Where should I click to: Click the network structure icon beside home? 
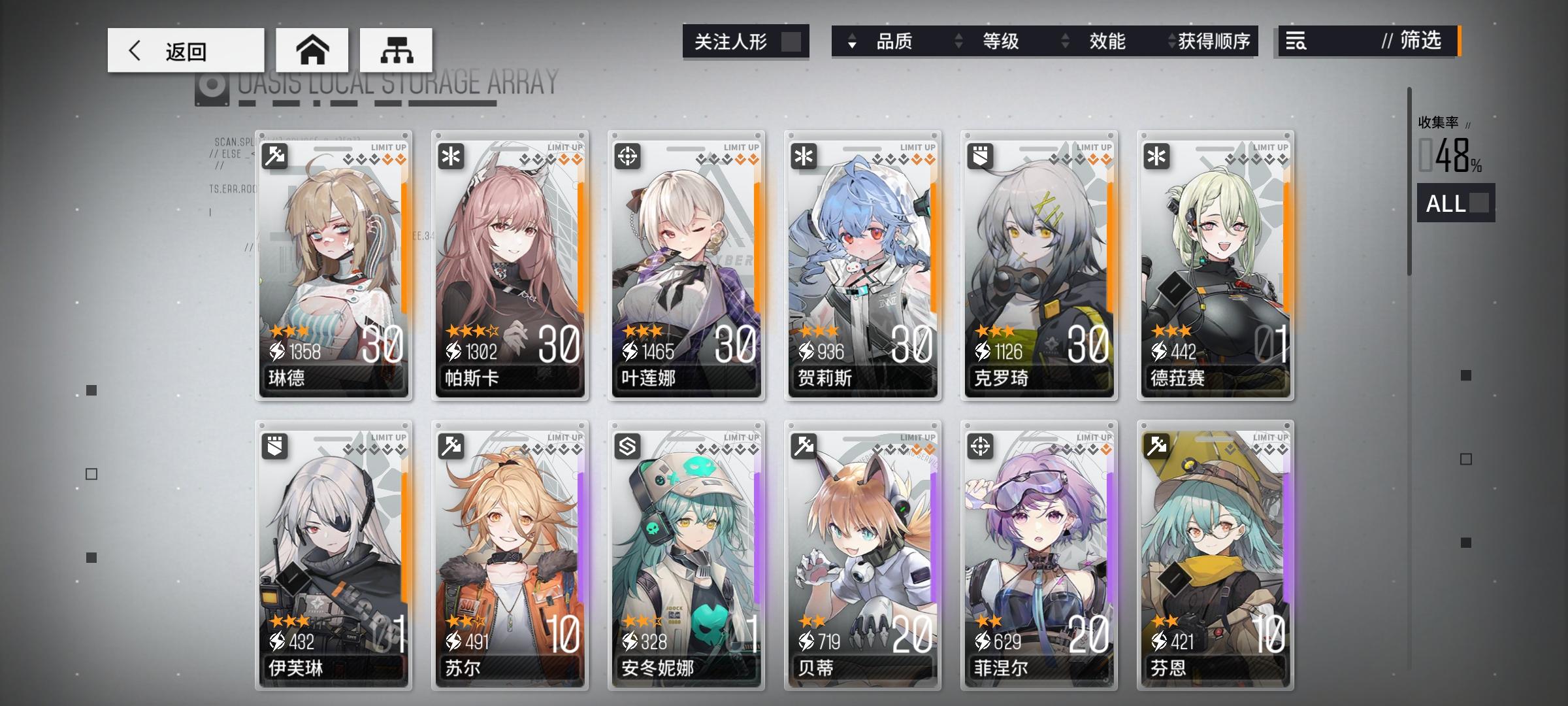tap(395, 48)
